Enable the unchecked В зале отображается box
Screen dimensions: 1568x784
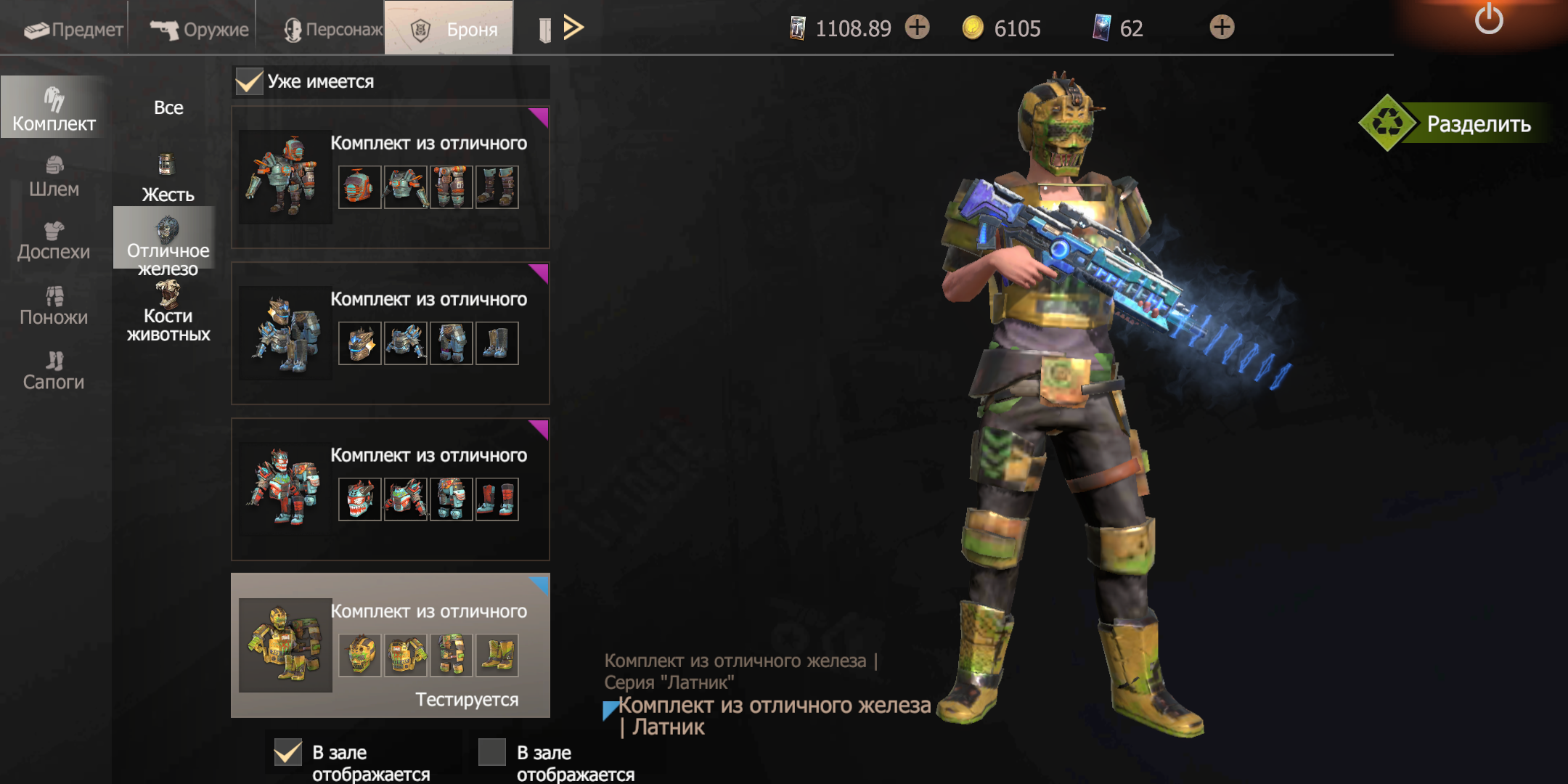point(492,752)
